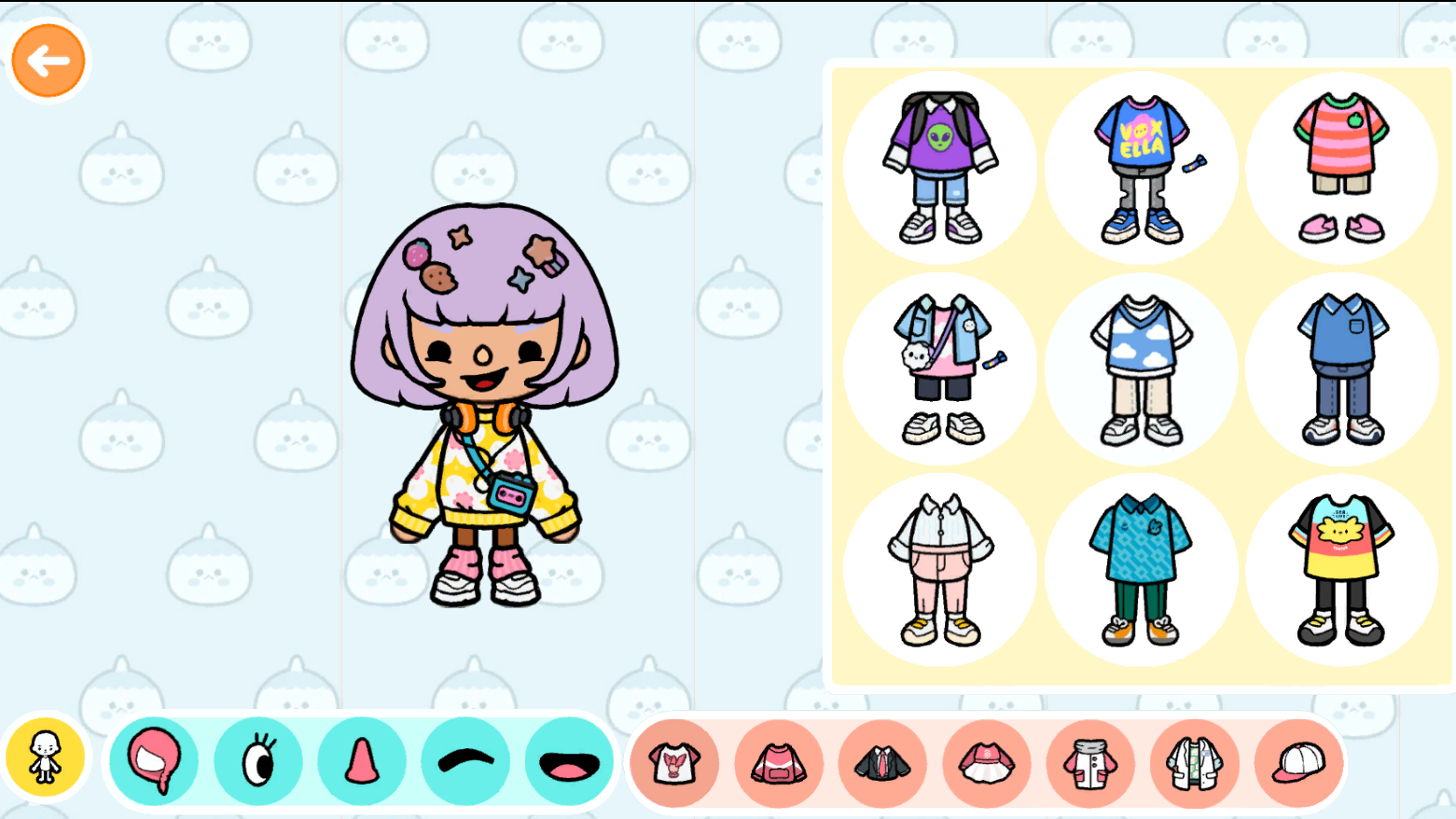Select the sweater clothing category
Screen dimensions: 1456x819
[778, 761]
